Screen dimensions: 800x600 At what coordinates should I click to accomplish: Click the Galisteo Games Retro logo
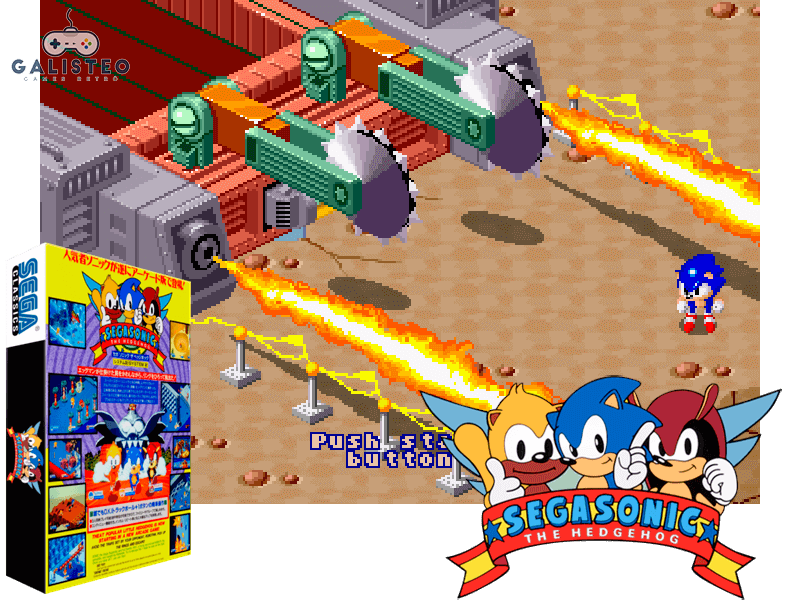[x=69, y=49]
